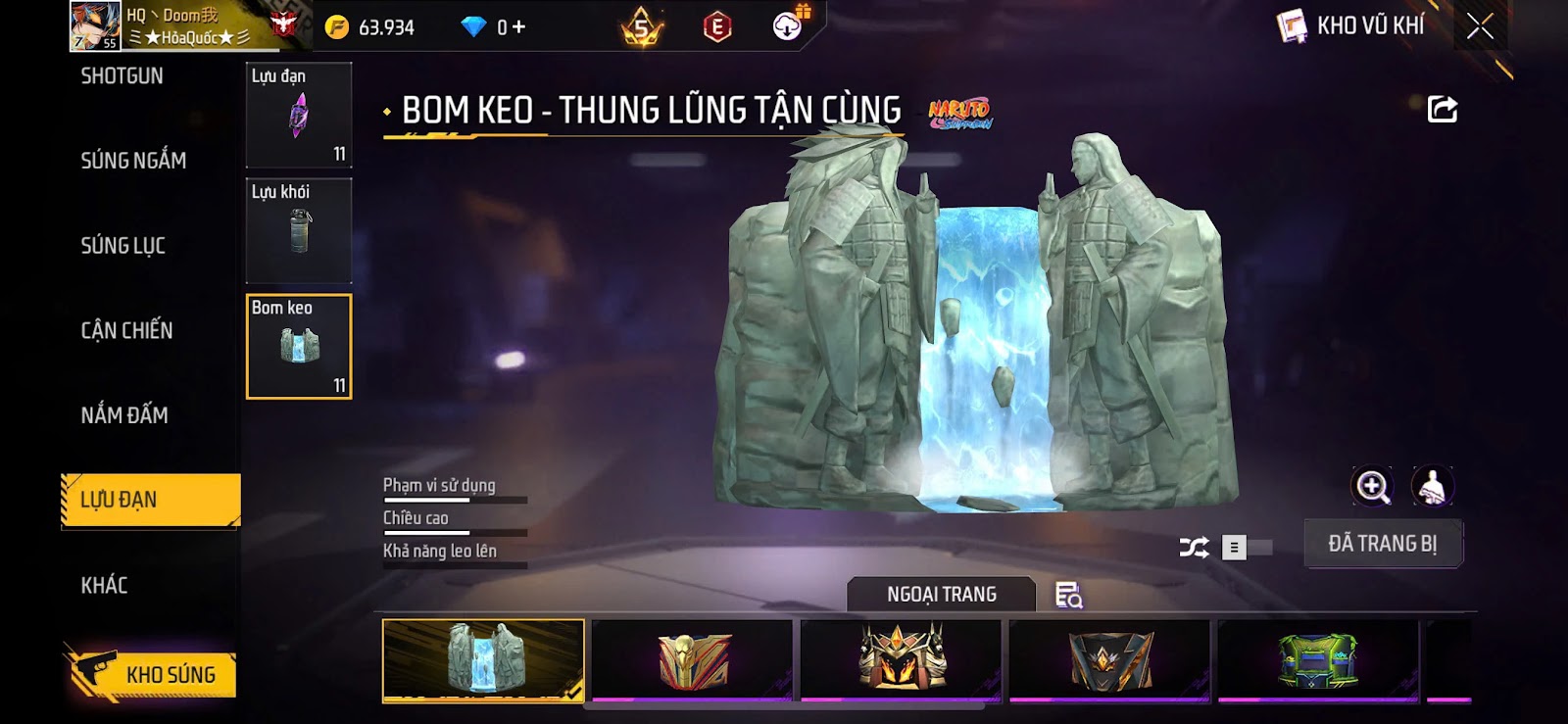
Task: Pick the red and gold gloo wall skin
Action: pyautogui.click(x=693, y=660)
